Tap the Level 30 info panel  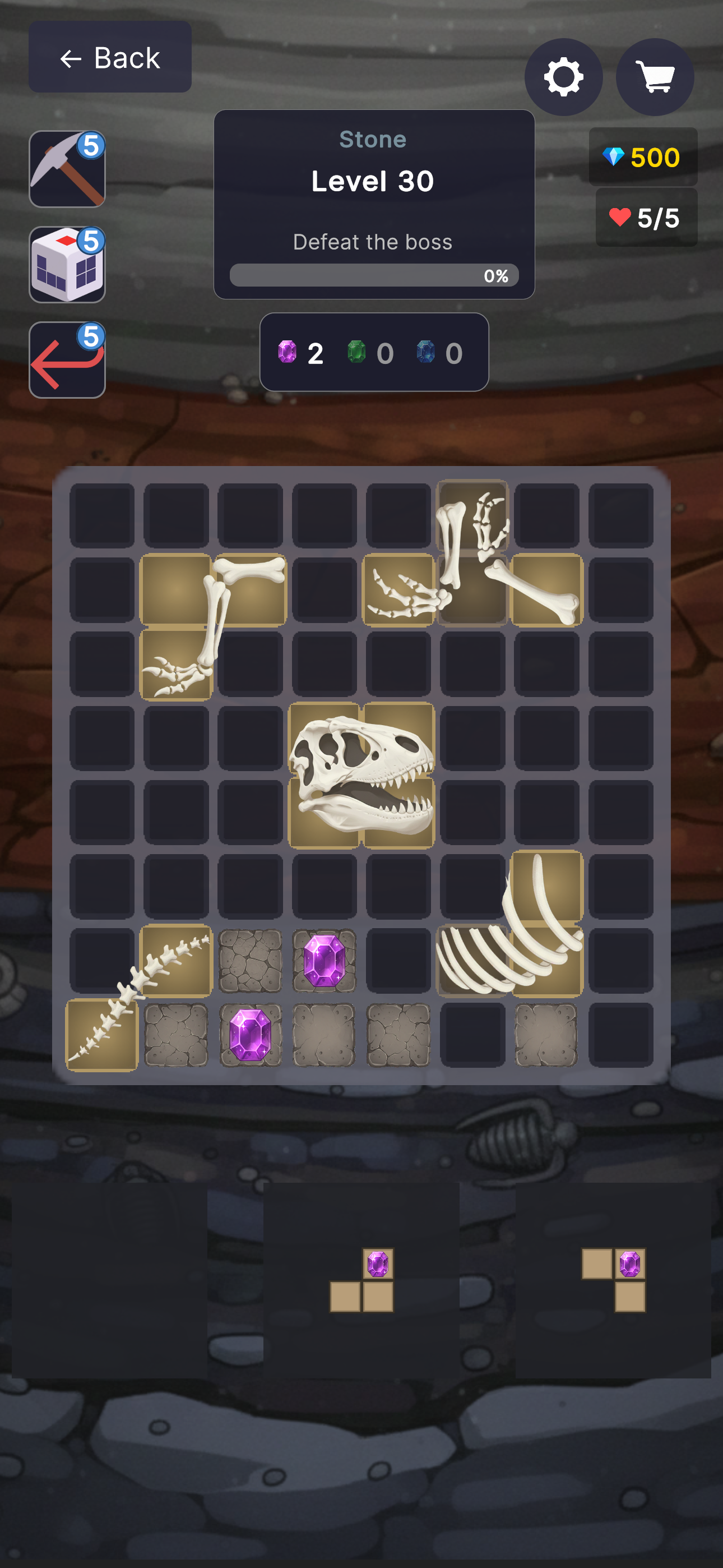374,180
